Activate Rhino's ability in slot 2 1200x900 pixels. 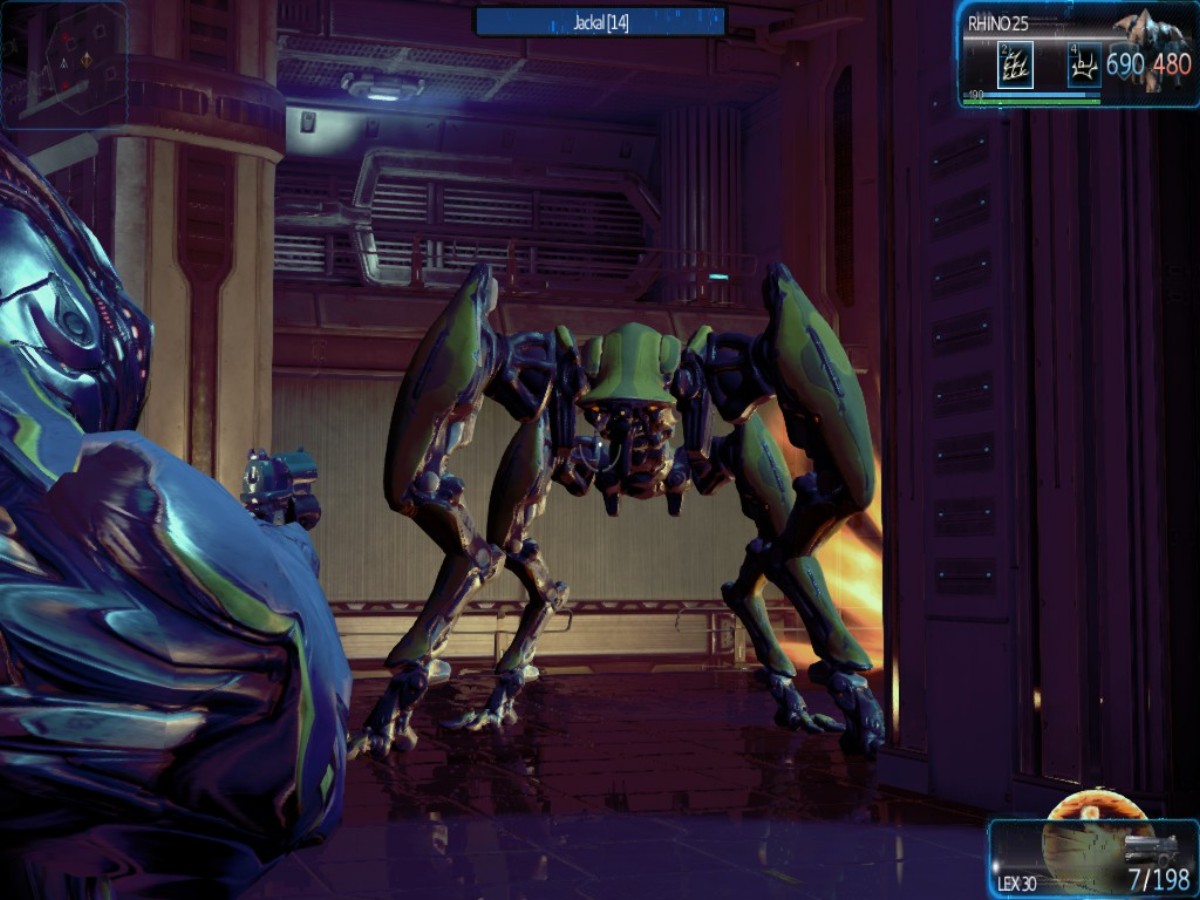coord(1014,68)
